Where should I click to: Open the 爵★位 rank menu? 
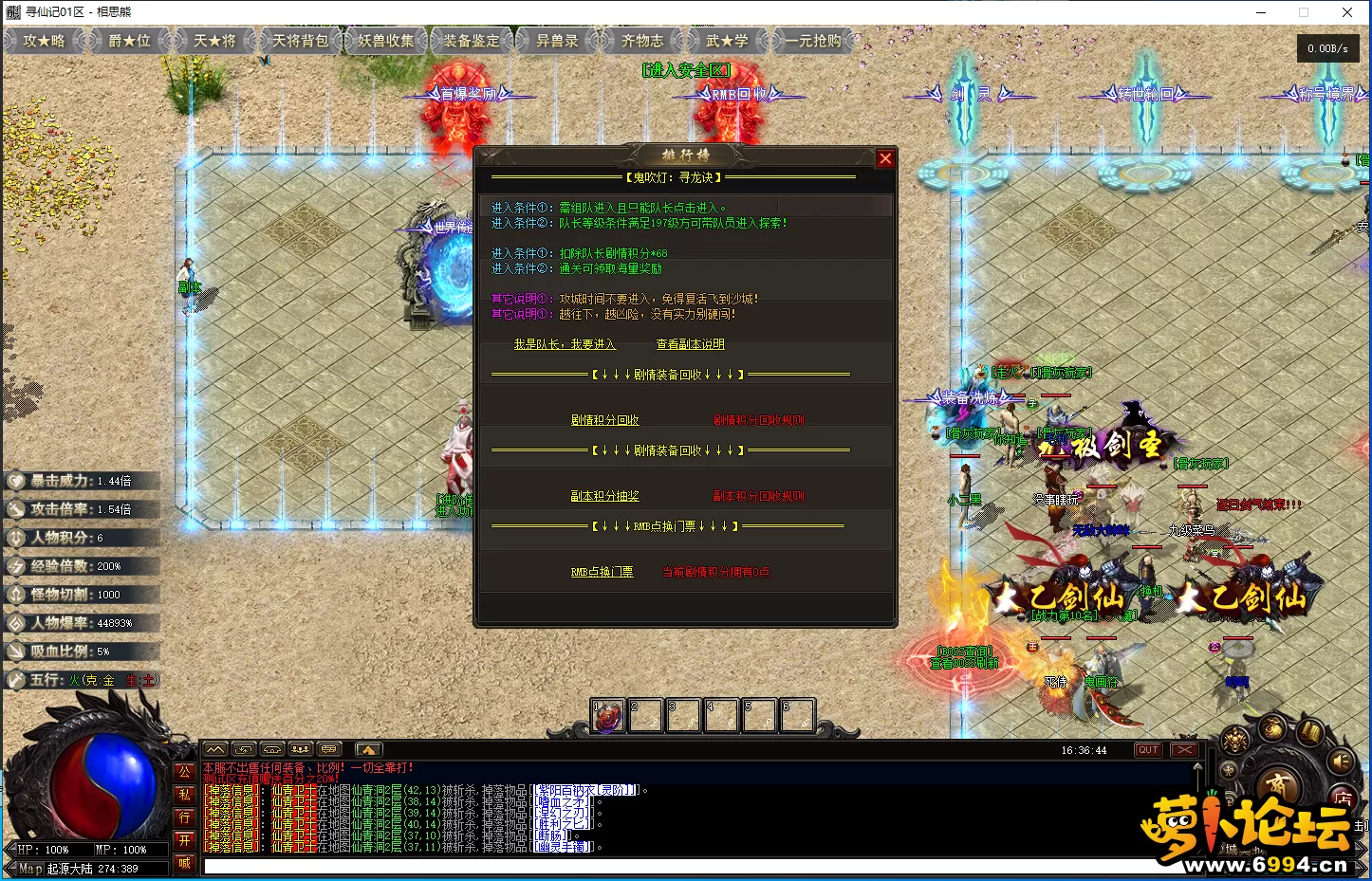click(x=129, y=41)
